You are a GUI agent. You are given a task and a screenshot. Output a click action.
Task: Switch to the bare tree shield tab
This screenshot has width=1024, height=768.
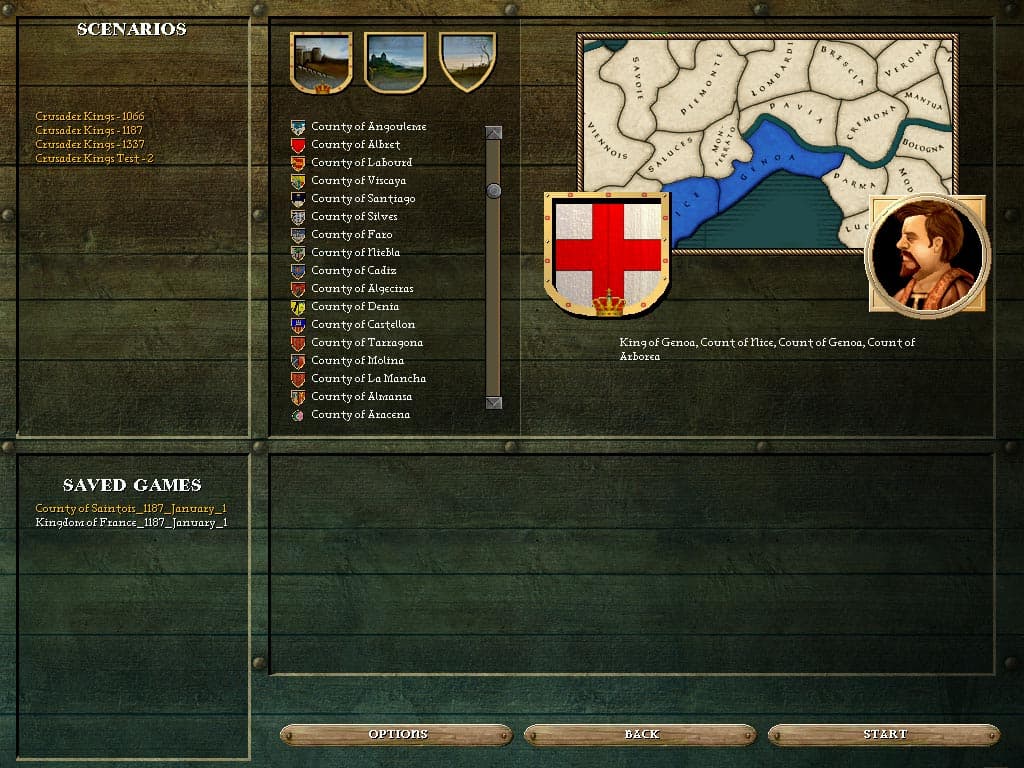tap(468, 62)
